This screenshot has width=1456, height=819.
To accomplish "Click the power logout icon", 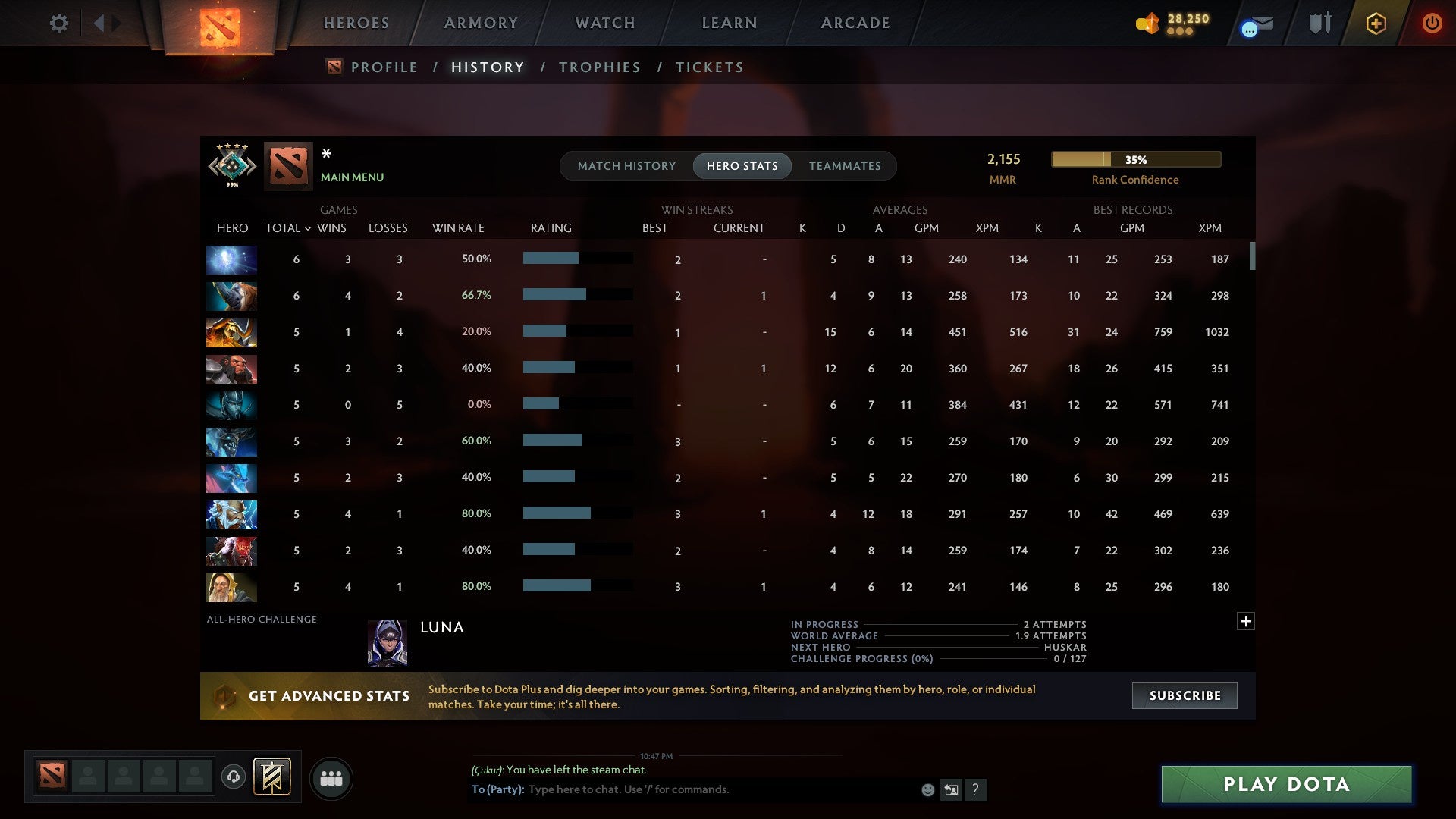I will click(x=1432, y=23).
